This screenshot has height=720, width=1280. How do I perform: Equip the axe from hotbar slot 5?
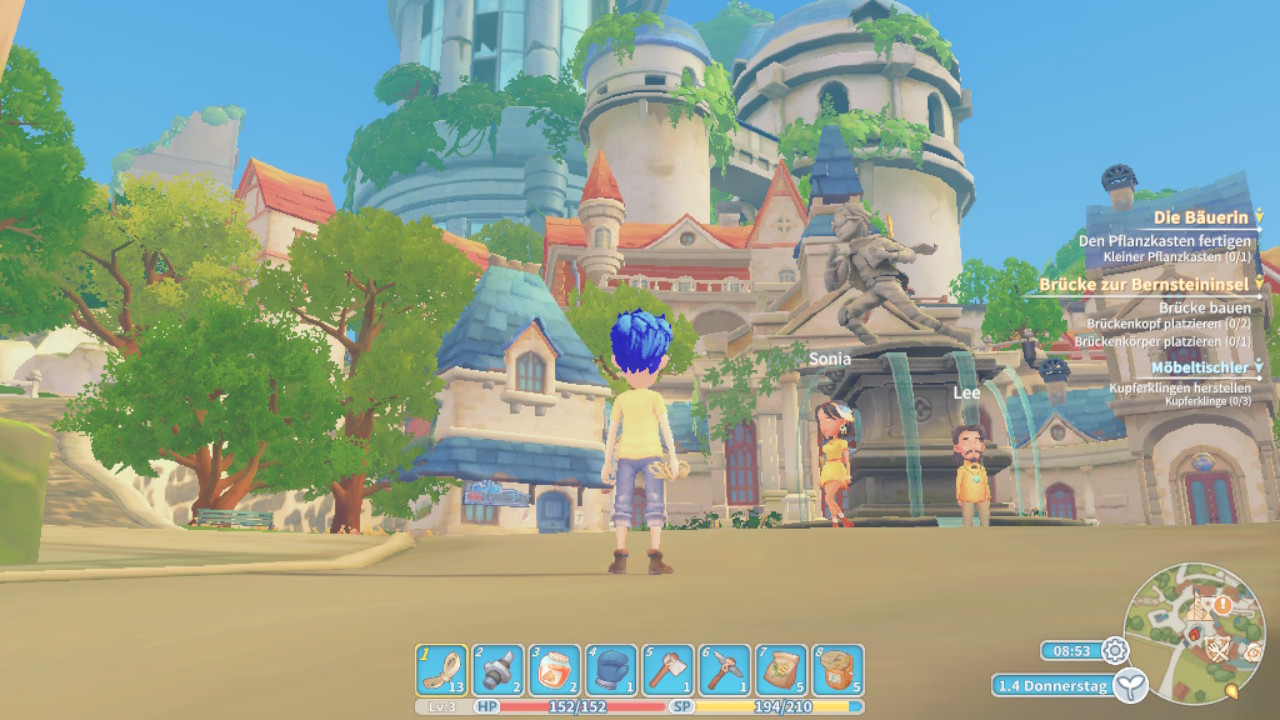pos(668,670)
